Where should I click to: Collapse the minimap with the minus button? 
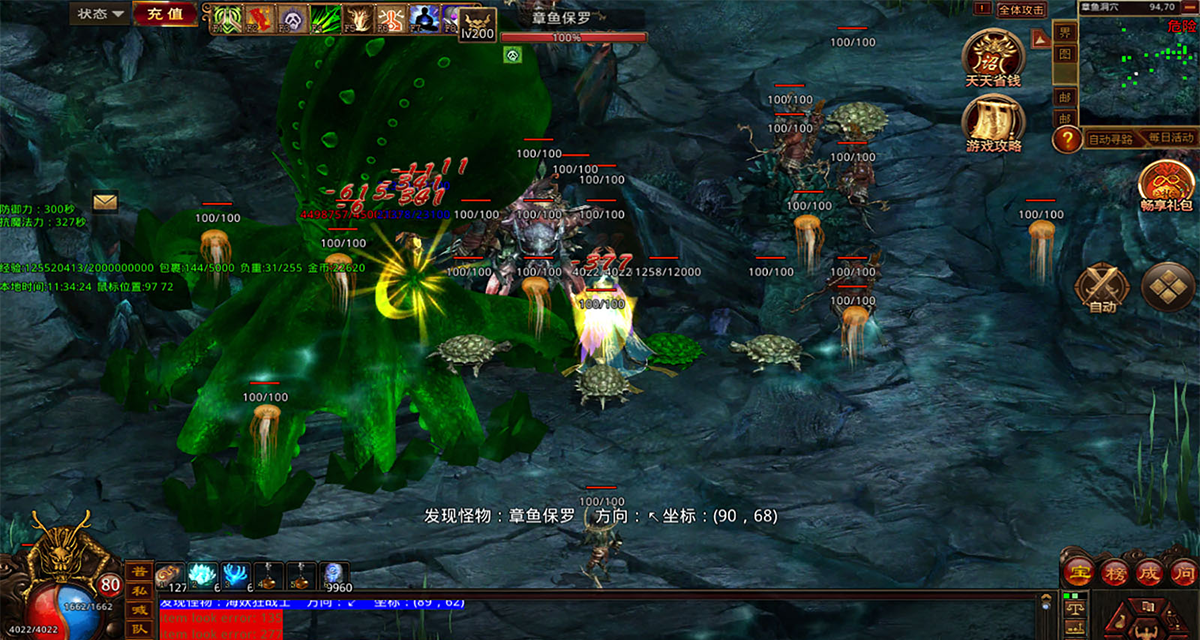click(x=1190, y=6)
